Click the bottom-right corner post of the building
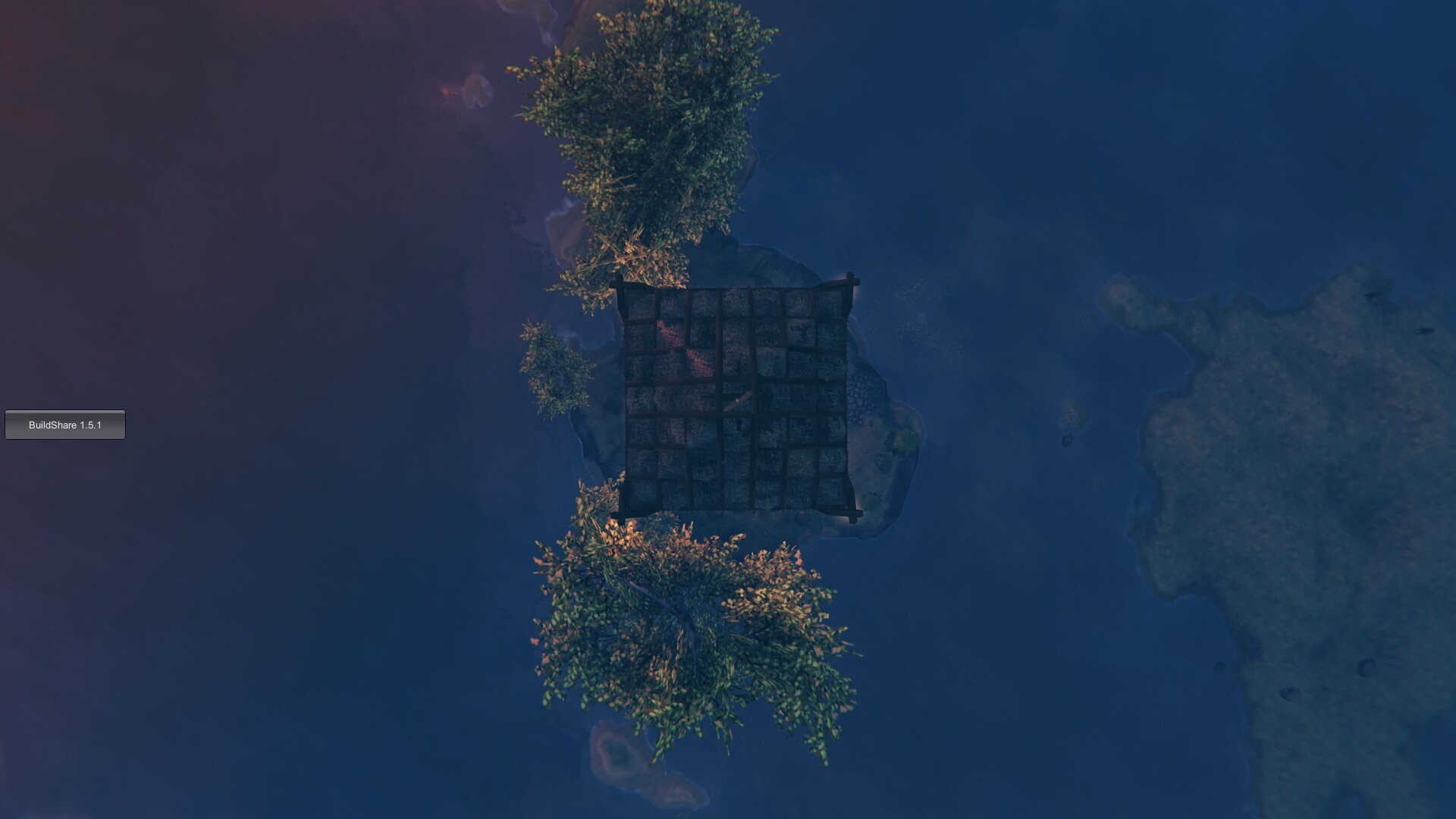The height and width of the screenshot is (819, 1456). pyautogui.click(x=853, y=516)
